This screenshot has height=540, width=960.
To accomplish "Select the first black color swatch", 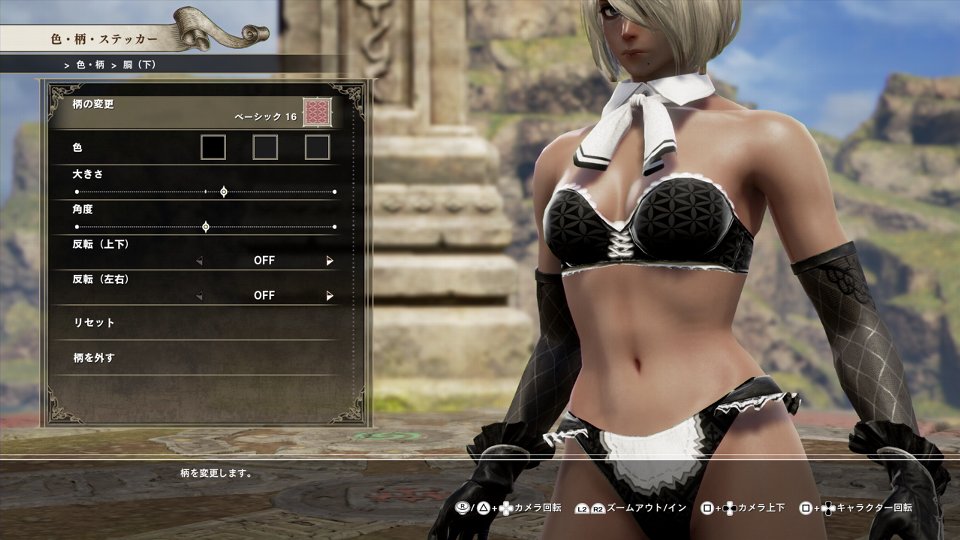I will click(x=213, y=148).
